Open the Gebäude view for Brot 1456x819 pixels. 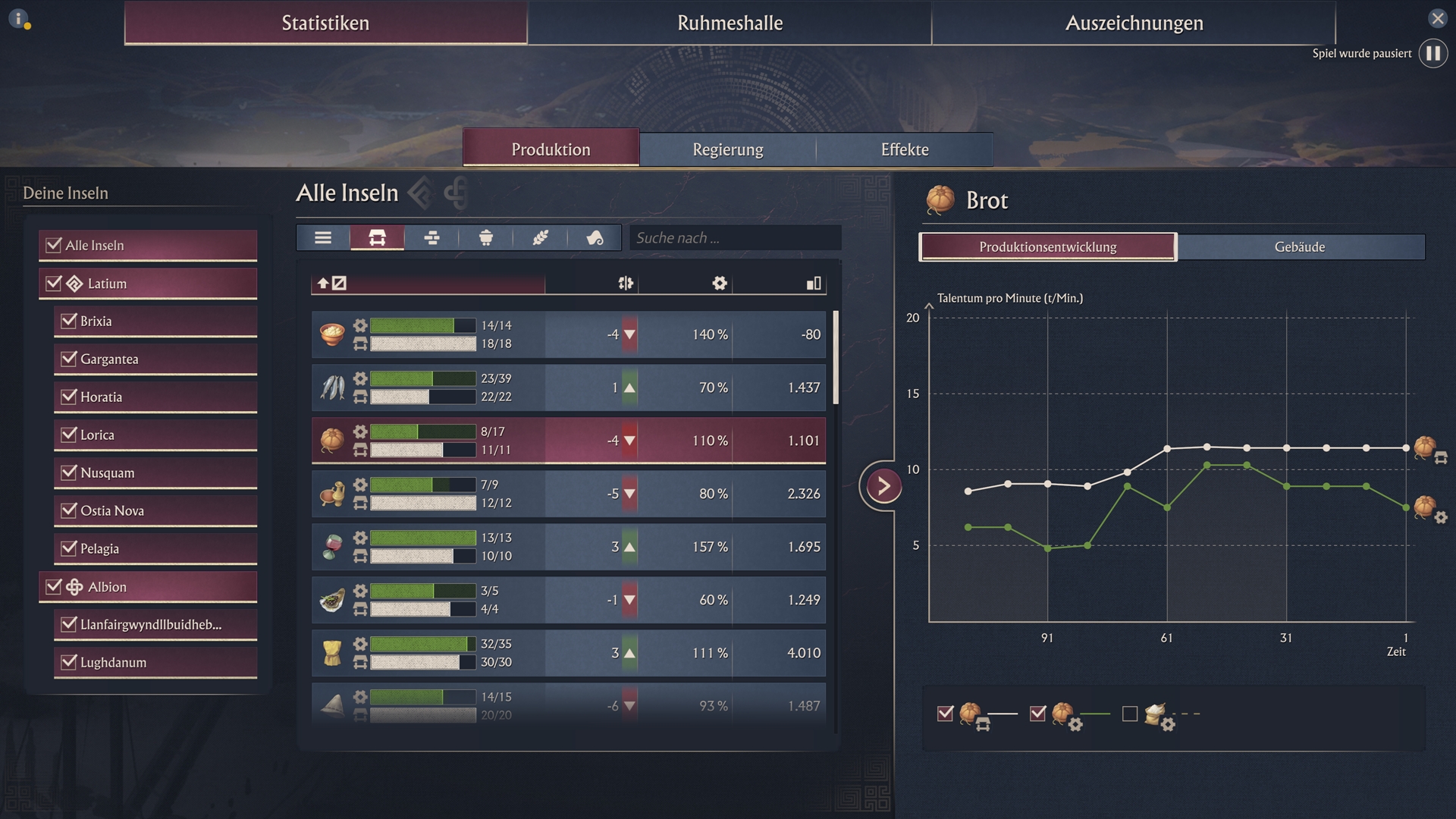(x=1300, y=247)
